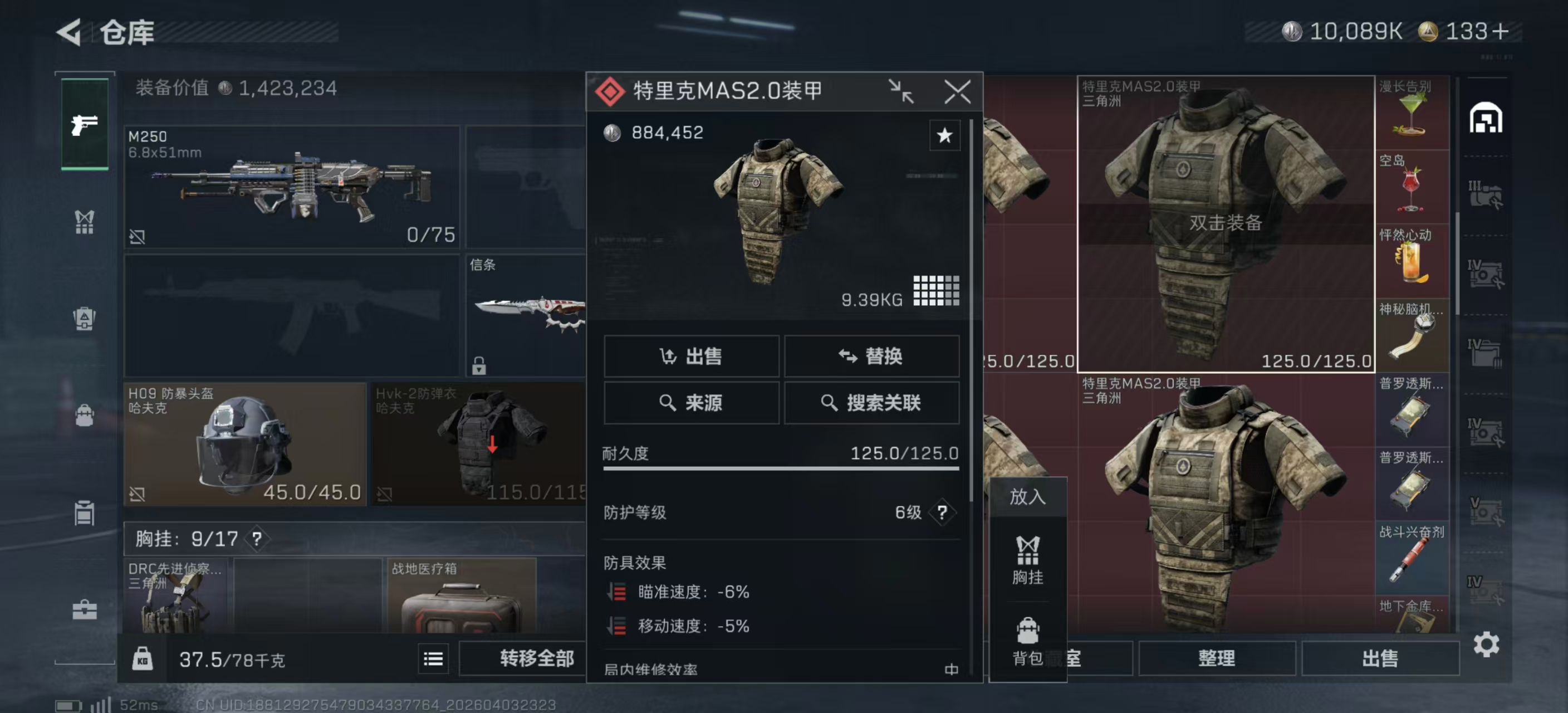Viewport: 1568px width, 713px height.
Task: Select the pistol weapons category in left sidebar
Action: coord(85,125)
